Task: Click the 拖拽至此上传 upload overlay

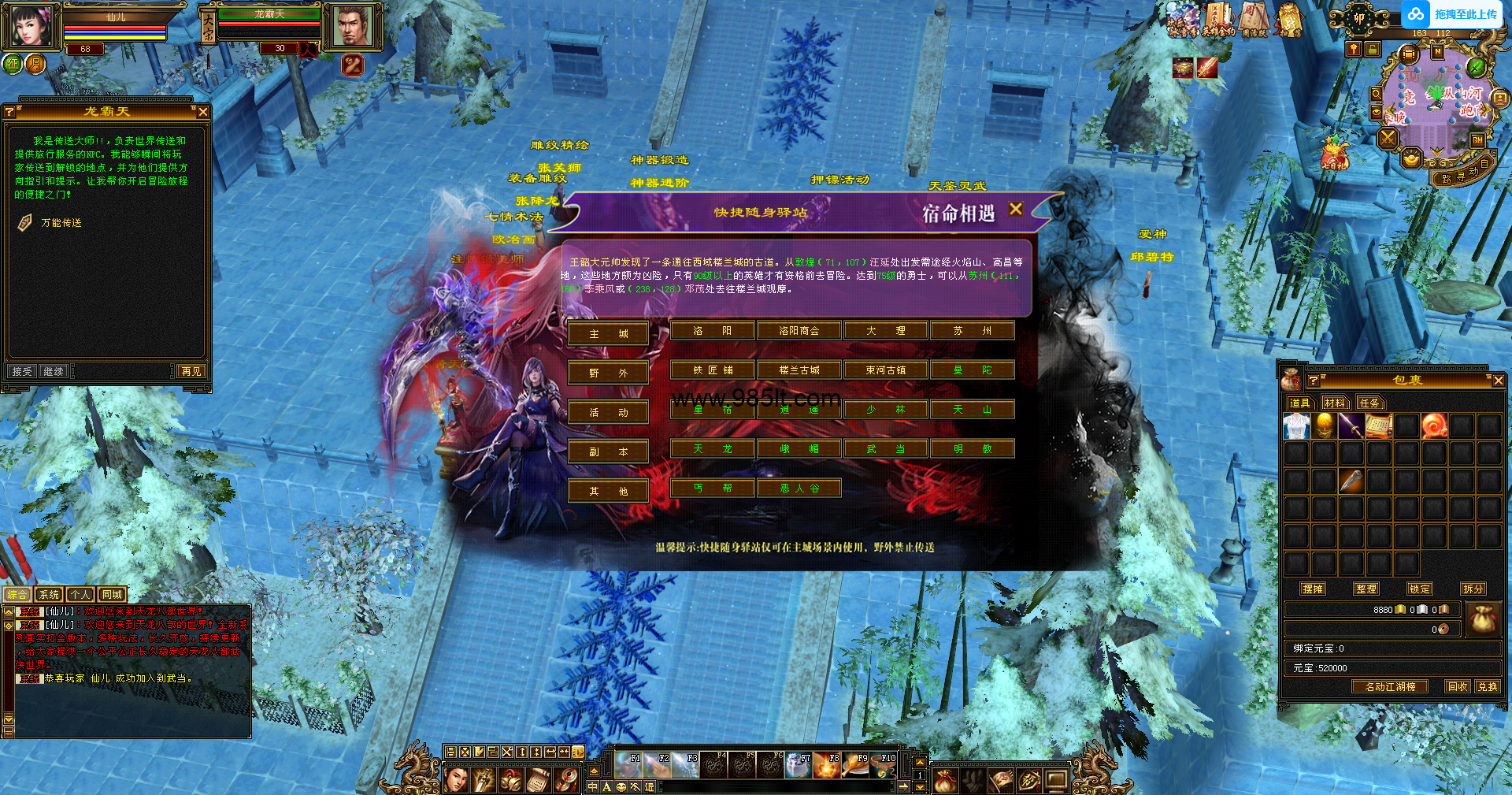Action: point(1453,14)
